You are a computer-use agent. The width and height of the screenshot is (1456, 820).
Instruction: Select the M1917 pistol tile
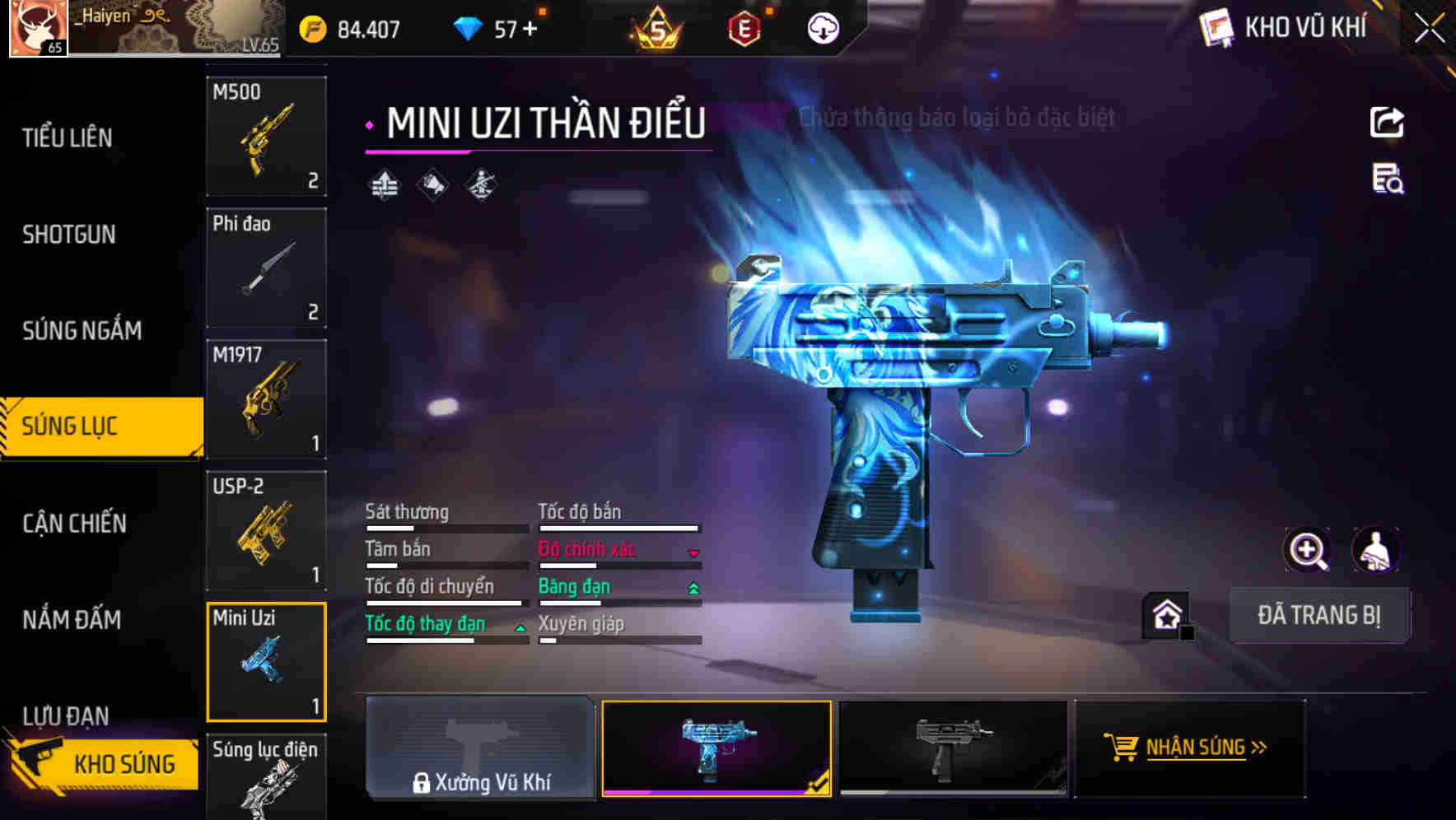(266, 399)
